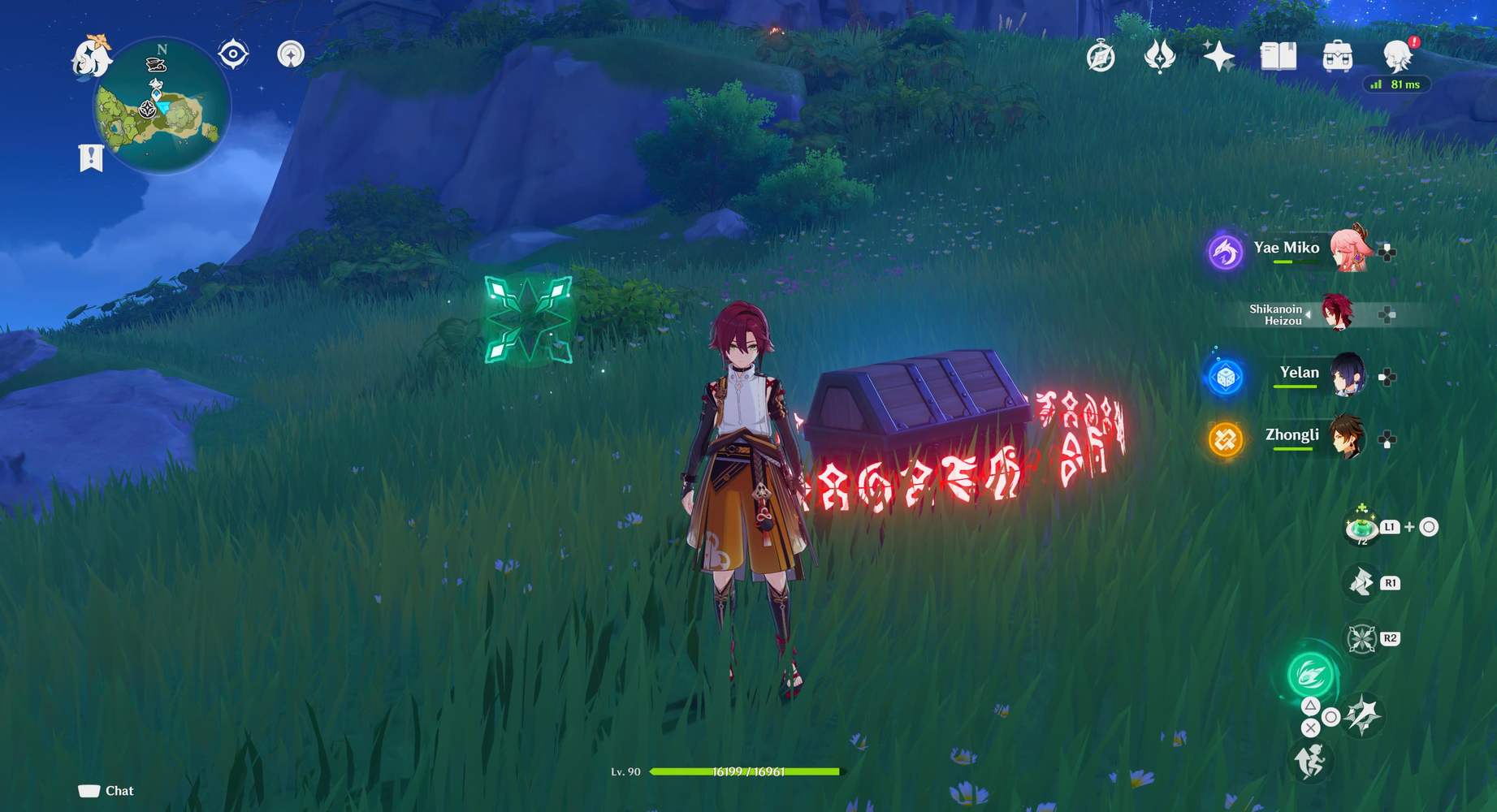Open the Inventory bag
The width and height of the screenshot is (1497, 812).
tap(1338, 56)
